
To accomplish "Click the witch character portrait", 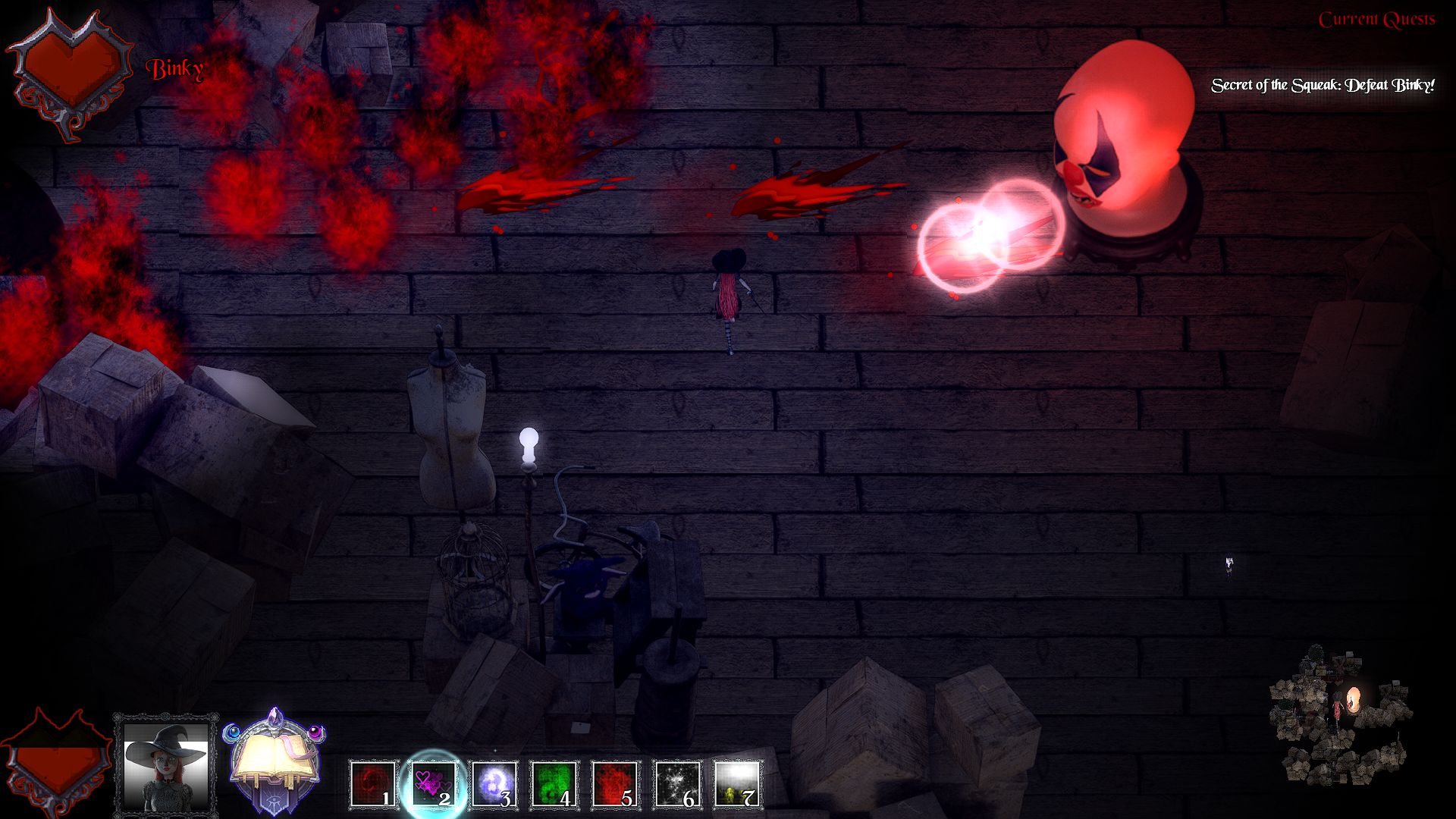I will (x=166, y=764).
